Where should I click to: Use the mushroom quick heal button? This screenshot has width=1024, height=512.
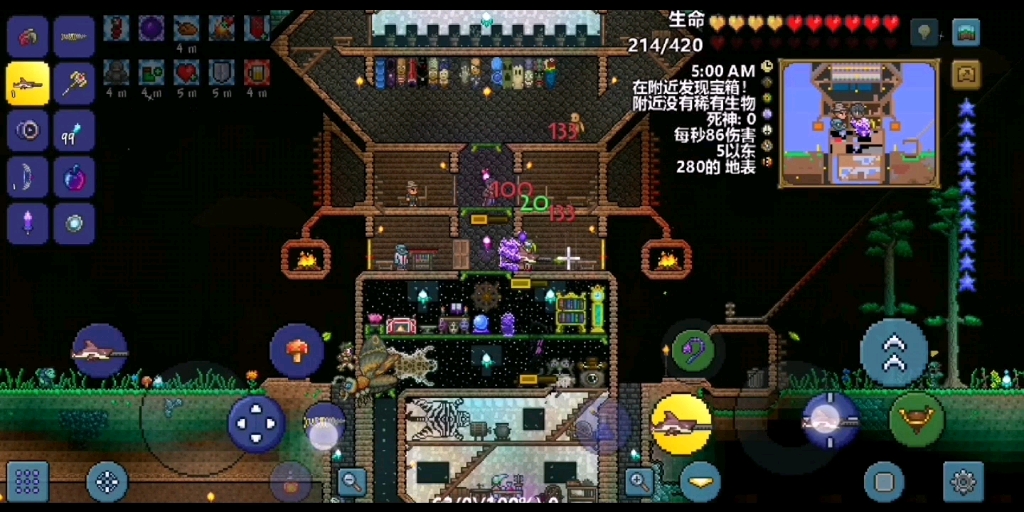[x=297, y=351]
